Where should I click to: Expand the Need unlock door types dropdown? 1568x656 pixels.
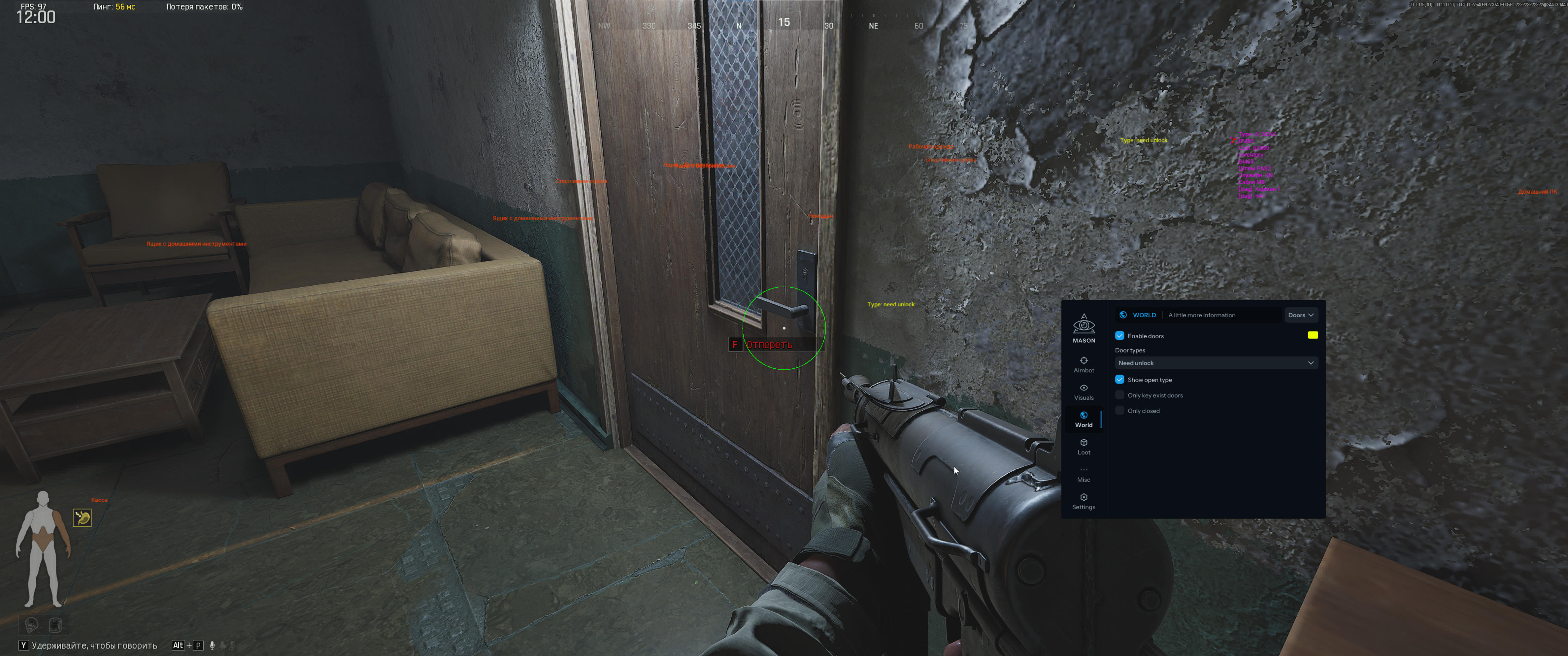click(1215, 363)
